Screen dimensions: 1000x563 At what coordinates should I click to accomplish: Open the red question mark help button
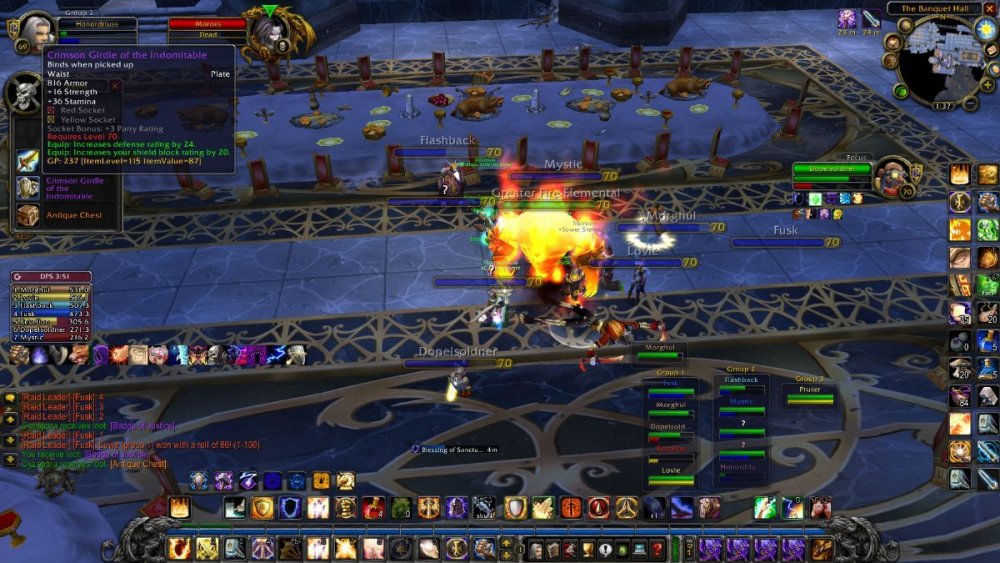click(x=657, y=548)
